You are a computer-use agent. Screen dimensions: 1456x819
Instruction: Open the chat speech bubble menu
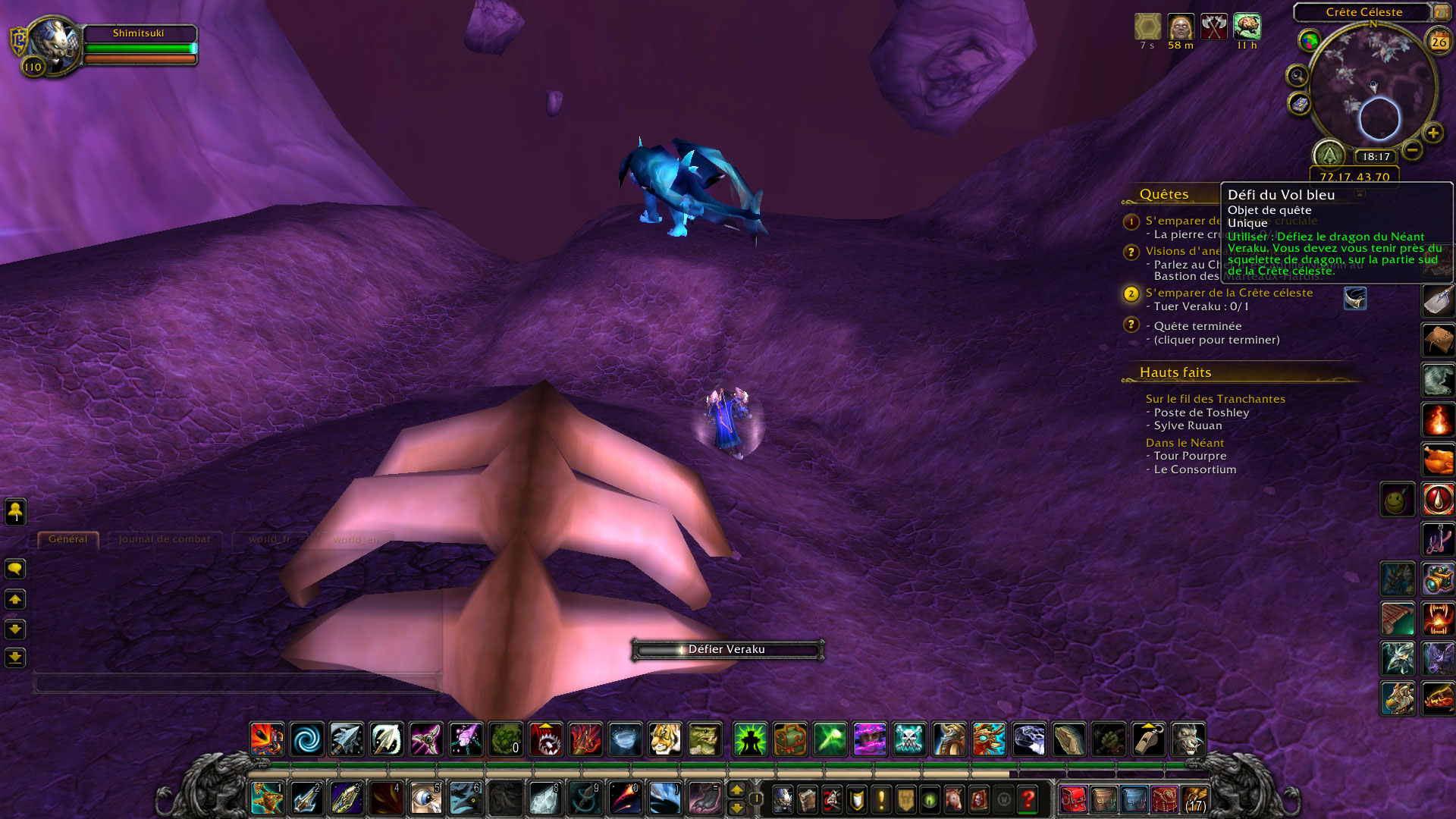click(x=15, y=569)
